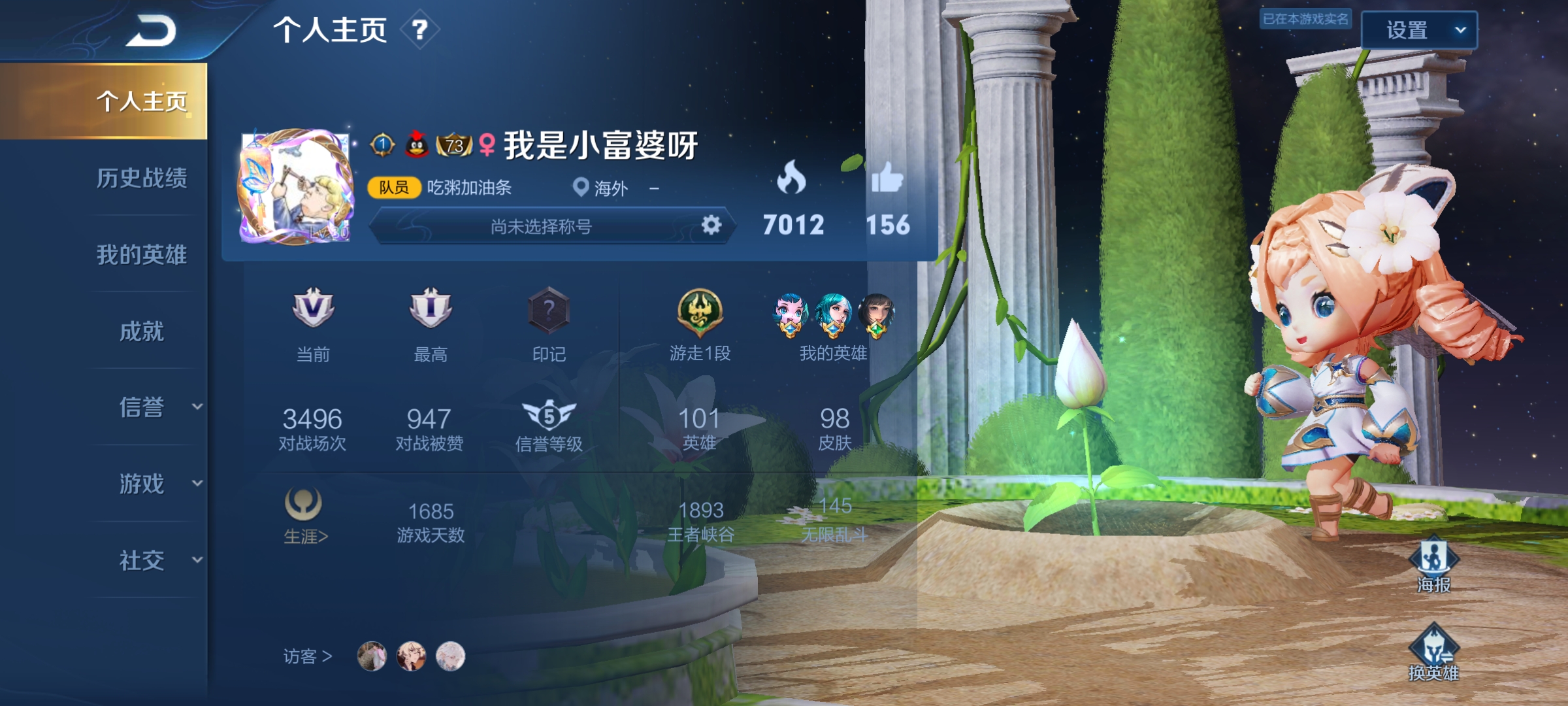Image resolution: width=1568 pixels, height=706 pixels.
Task: Open the 我的英雄 tab
Action: [x=142, y=254]
